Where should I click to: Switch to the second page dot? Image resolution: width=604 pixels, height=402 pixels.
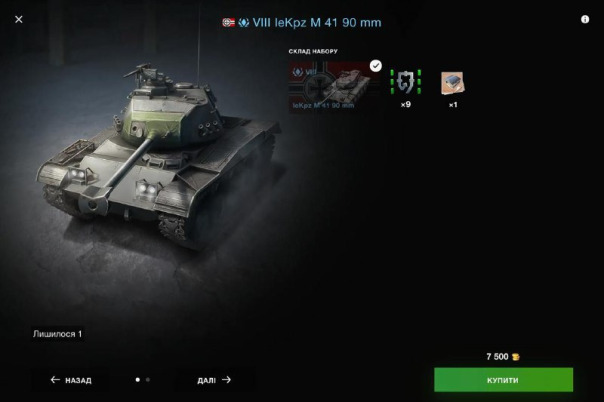(148, 380)
